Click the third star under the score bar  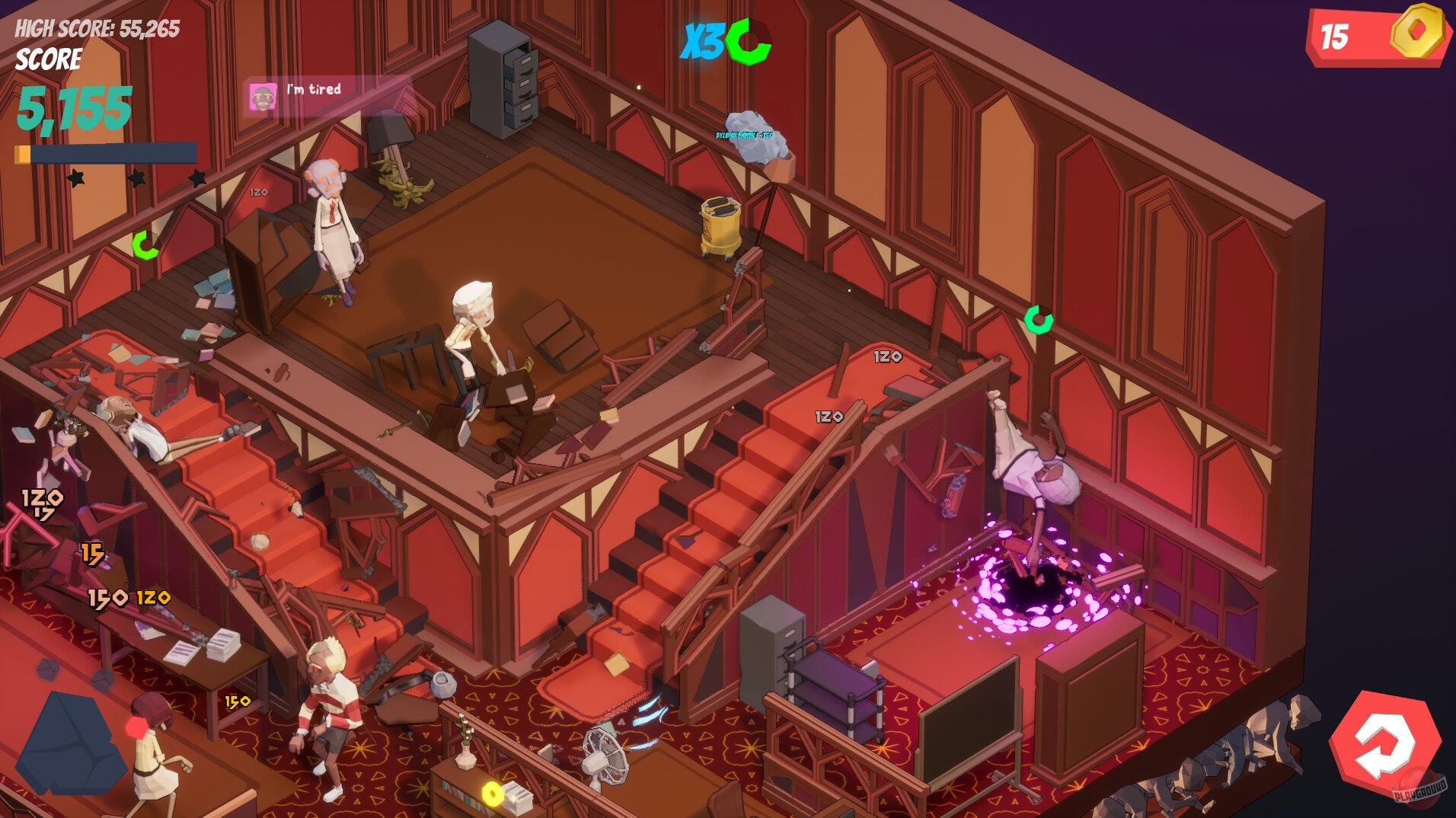coord(196,178)
